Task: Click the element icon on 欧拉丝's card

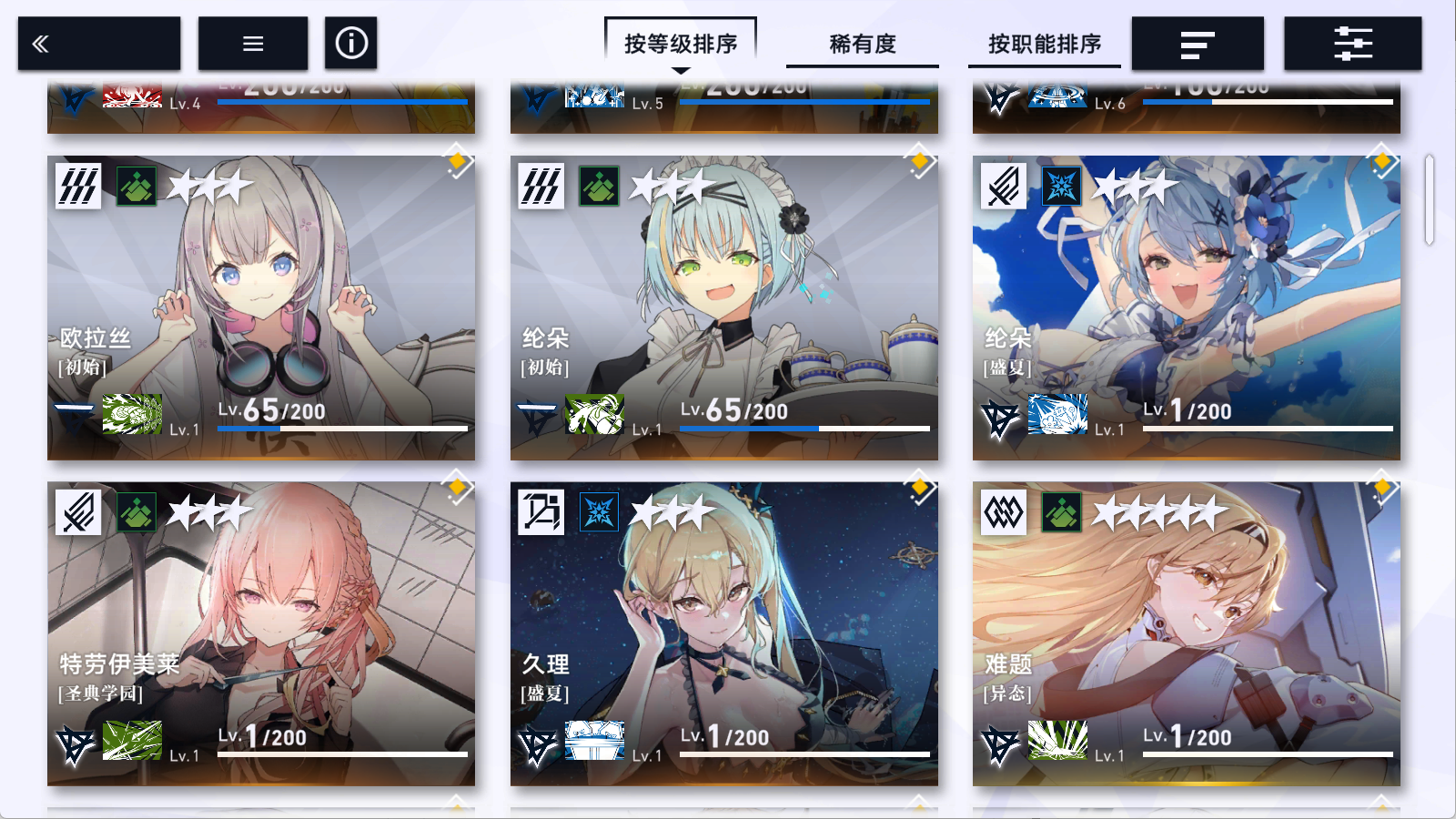Action: pyautogui.click(x=80, y=187)
